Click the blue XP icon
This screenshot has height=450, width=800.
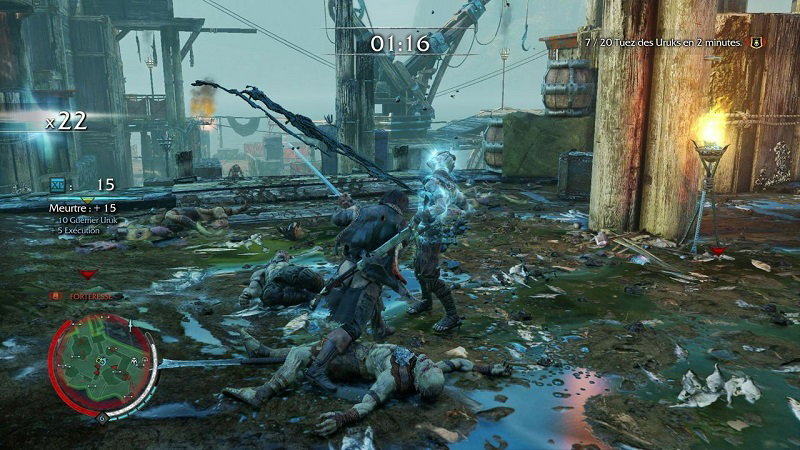[x=57, y=185]
